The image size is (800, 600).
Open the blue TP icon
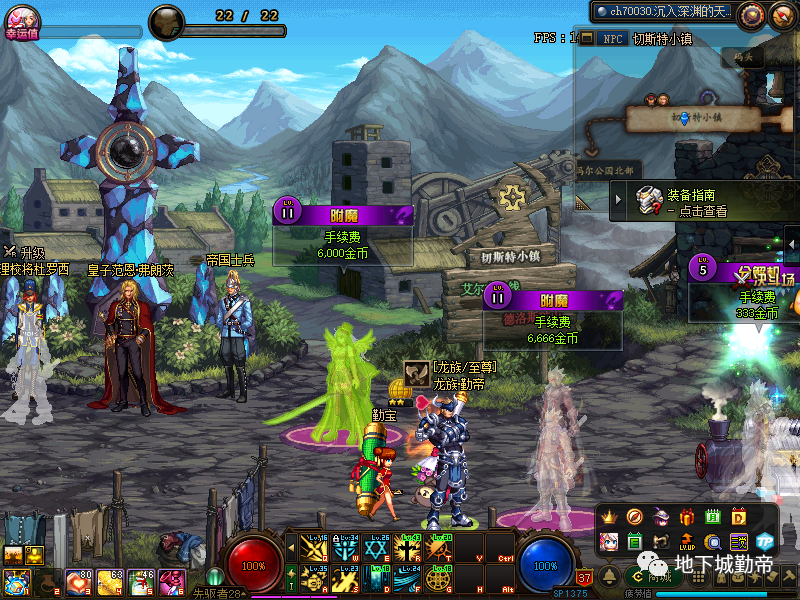coord(765,542)
